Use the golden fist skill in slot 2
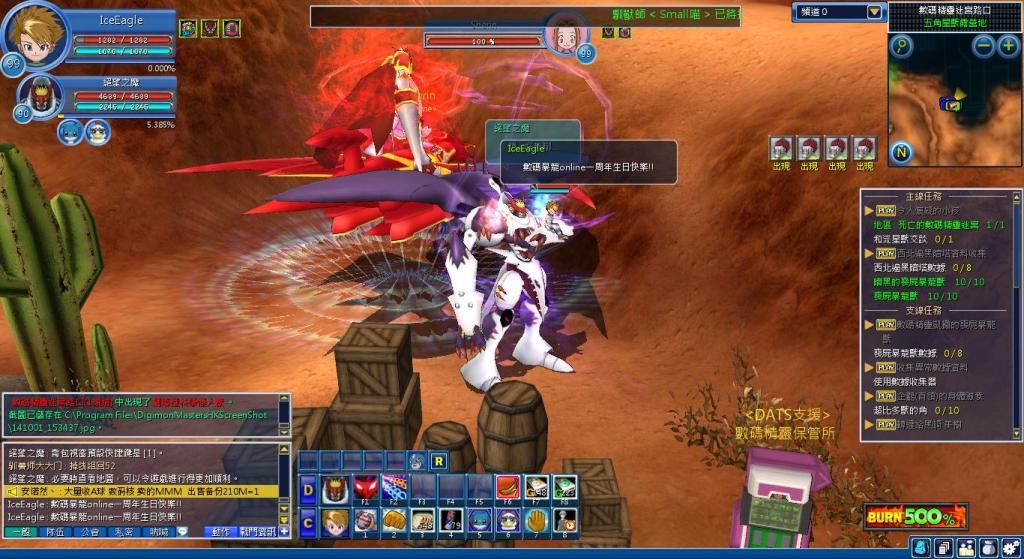The width and height of the screenshot is (1024, 559). point(394,520)
